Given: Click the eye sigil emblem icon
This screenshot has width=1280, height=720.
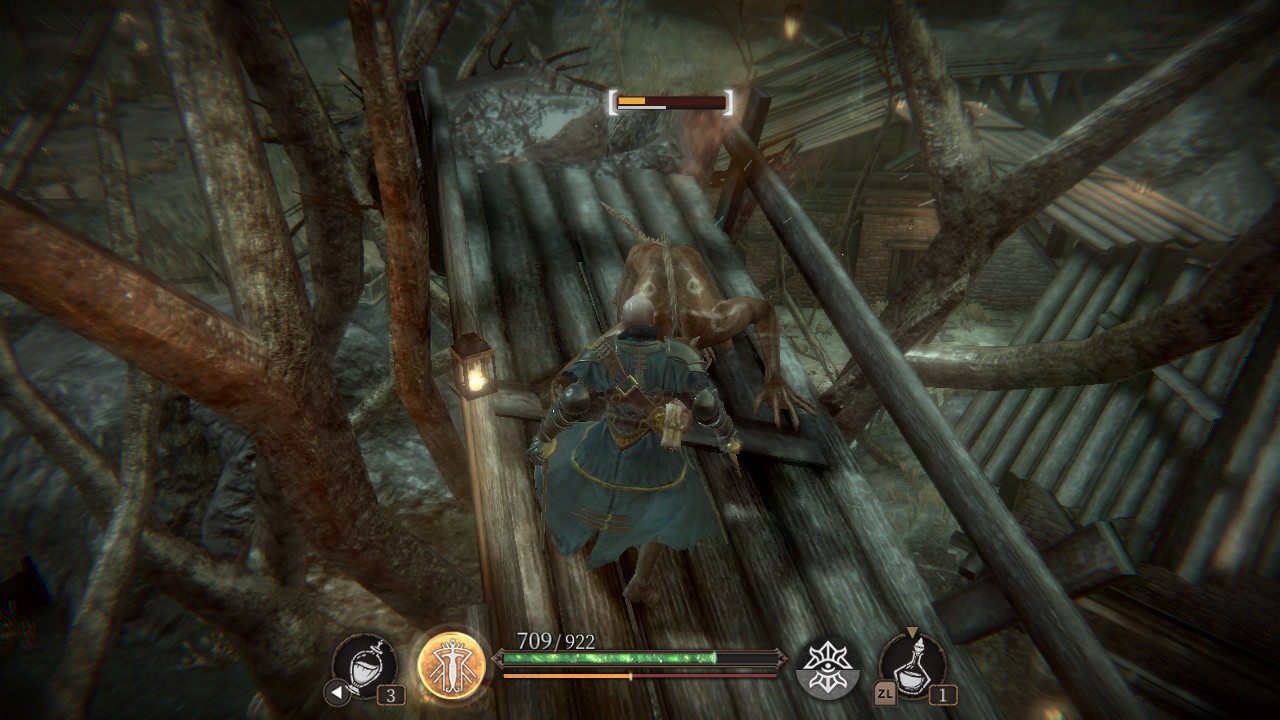Looking at the screenshot, I should tap(827, 666).
